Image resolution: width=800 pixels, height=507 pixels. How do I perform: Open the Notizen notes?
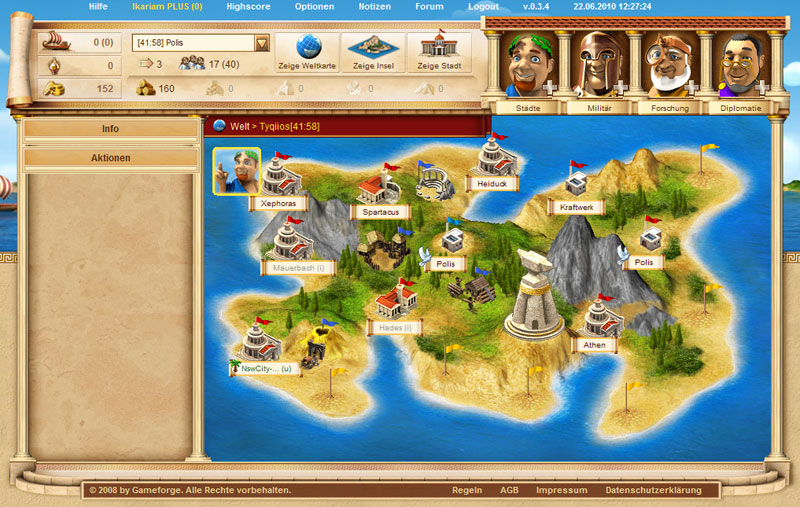pos(375,6)
